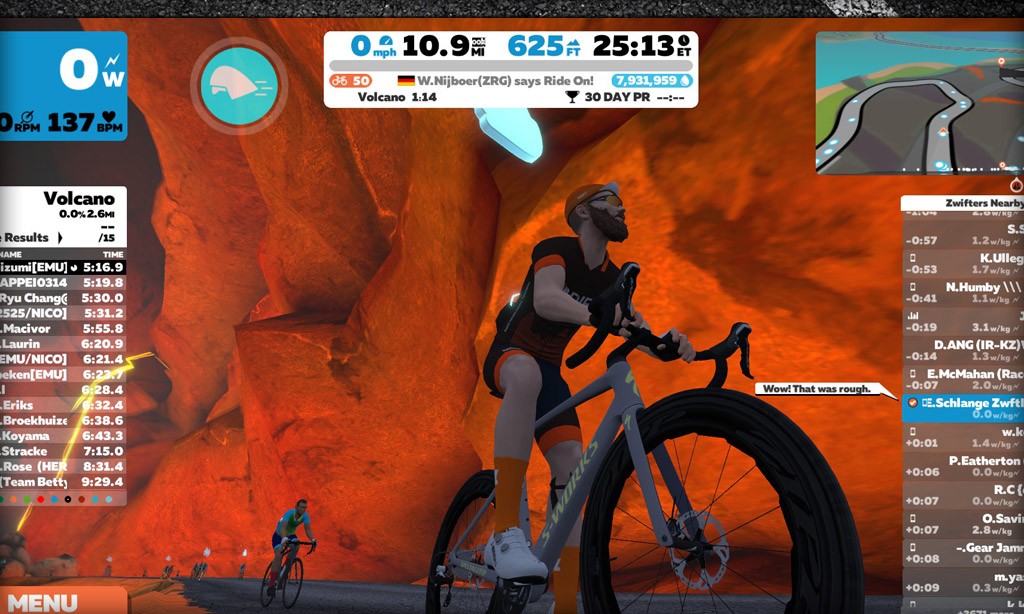Image resolution: width=1024 pixels, height=614 pixels.
Task: Select E.McMahan from nearby riders
Action: coord(963,379)
